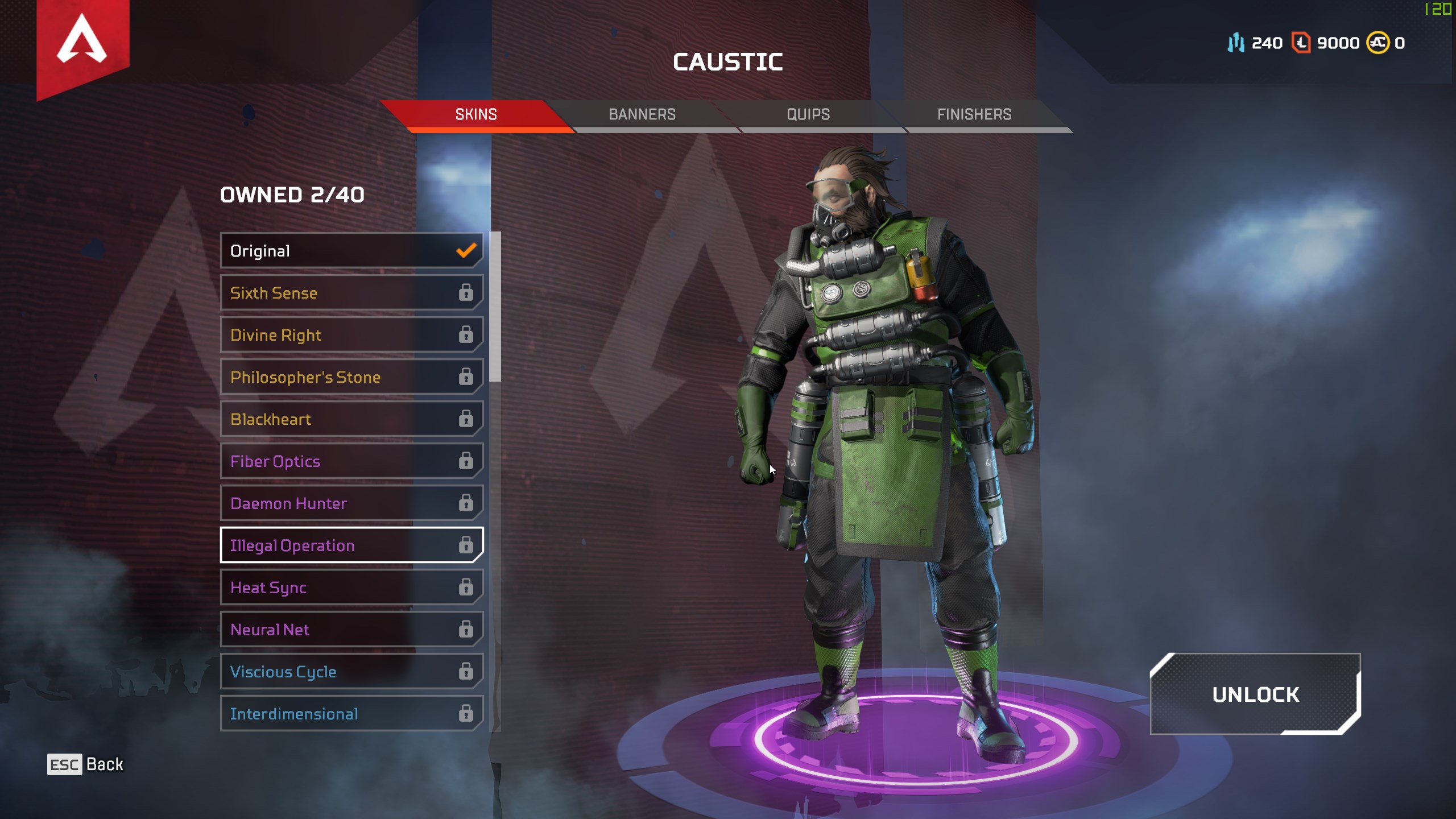
Task: Open the Banners tab
Action: [x=642, y=114]
